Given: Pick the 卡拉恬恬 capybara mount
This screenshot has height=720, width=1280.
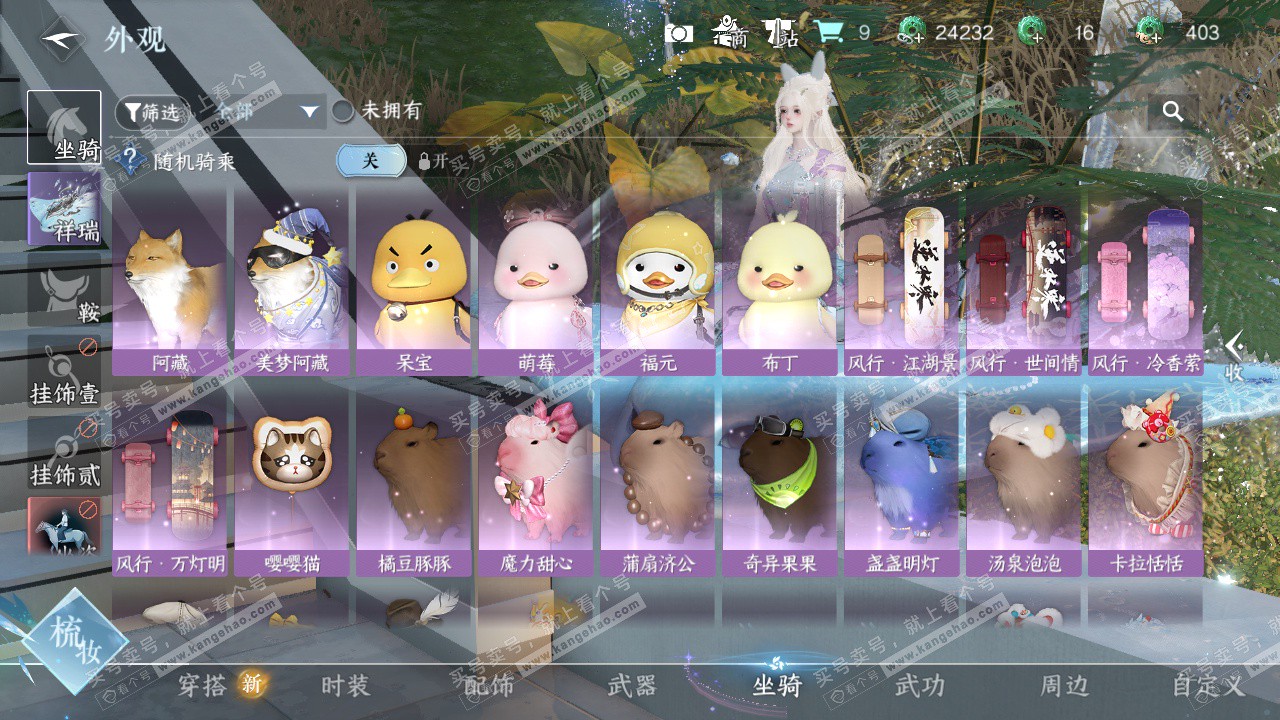Looking at the screenshot, I should [1146, 485].
